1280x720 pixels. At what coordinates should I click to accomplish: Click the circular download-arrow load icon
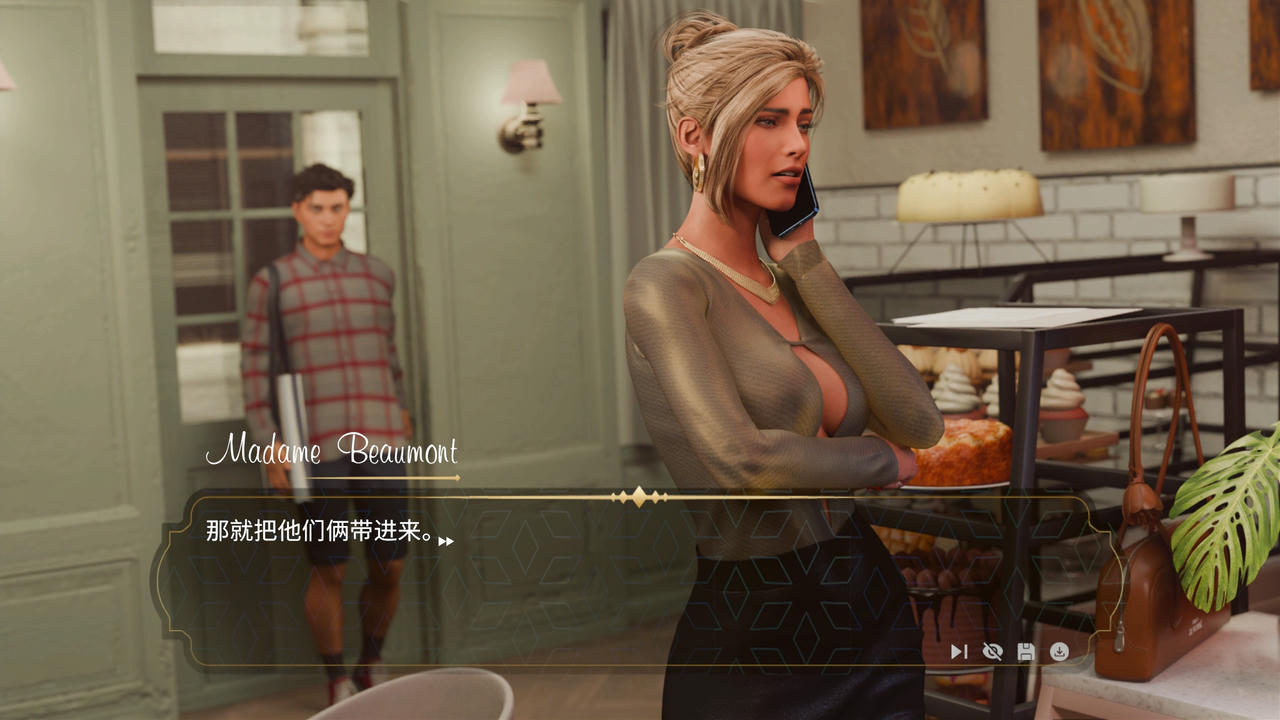pyautogui.click(x=1059, y=652)
